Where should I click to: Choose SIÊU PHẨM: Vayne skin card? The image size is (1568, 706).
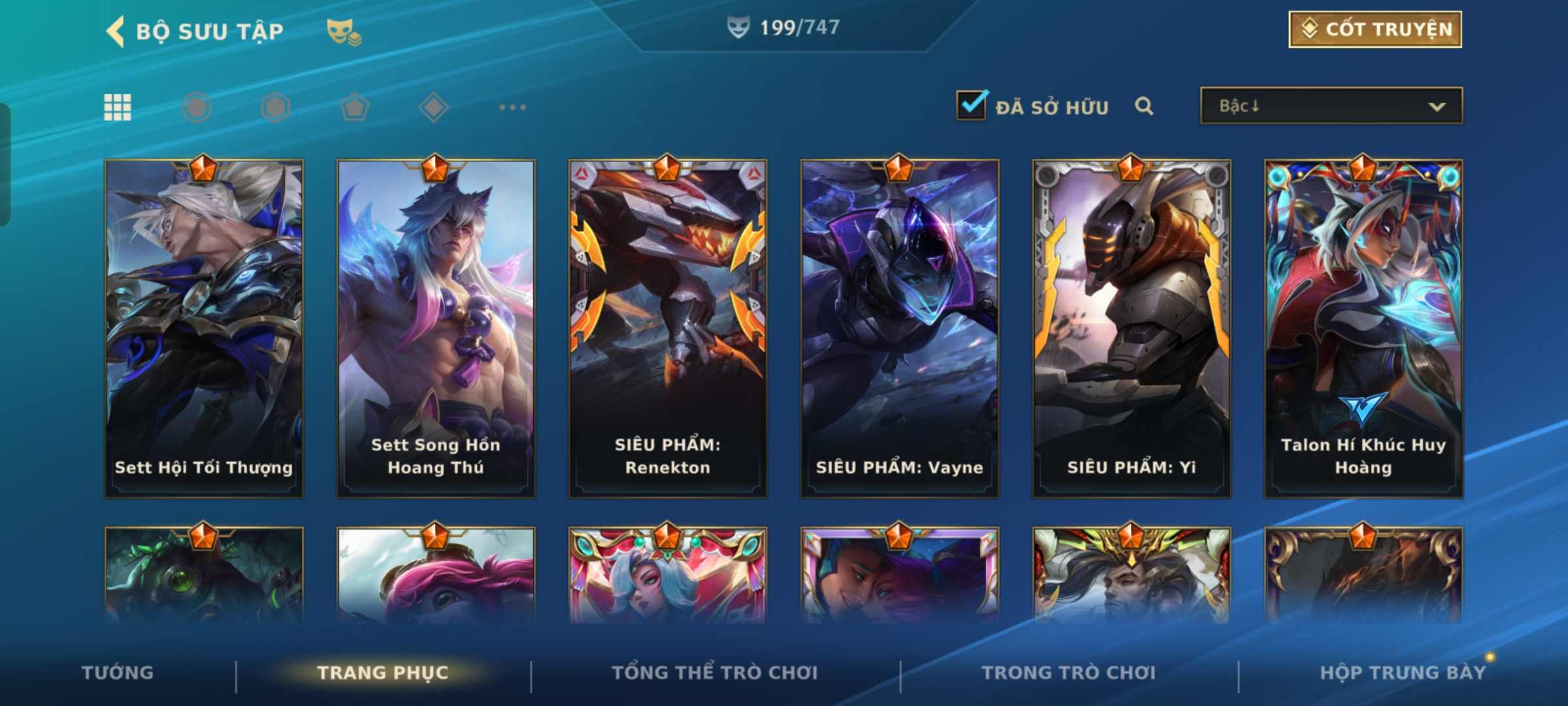(900, 328)
